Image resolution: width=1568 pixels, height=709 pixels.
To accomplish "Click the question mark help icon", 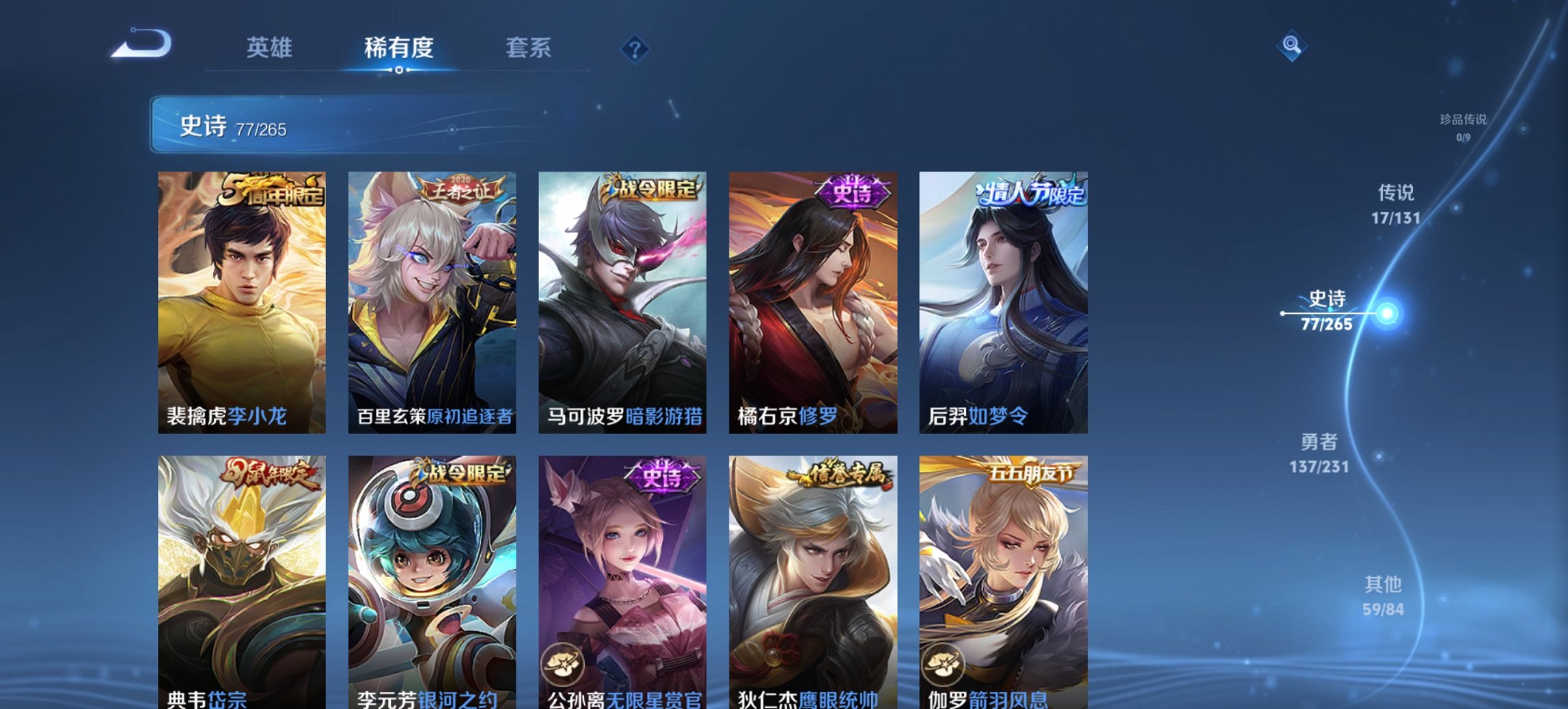I will click(635, 48).
